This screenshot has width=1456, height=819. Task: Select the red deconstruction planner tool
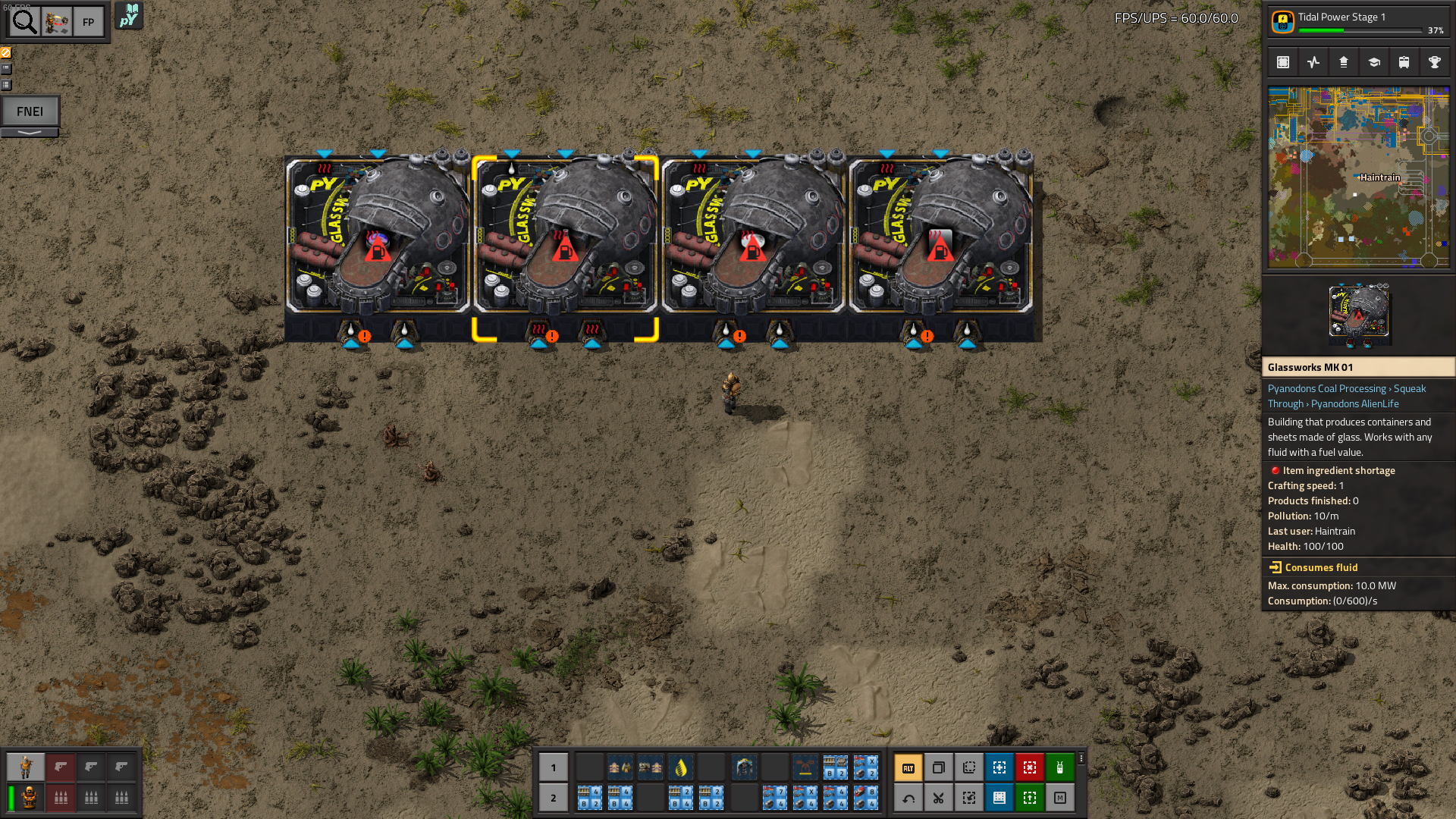pyautogui.click(x=1030, y=767)
